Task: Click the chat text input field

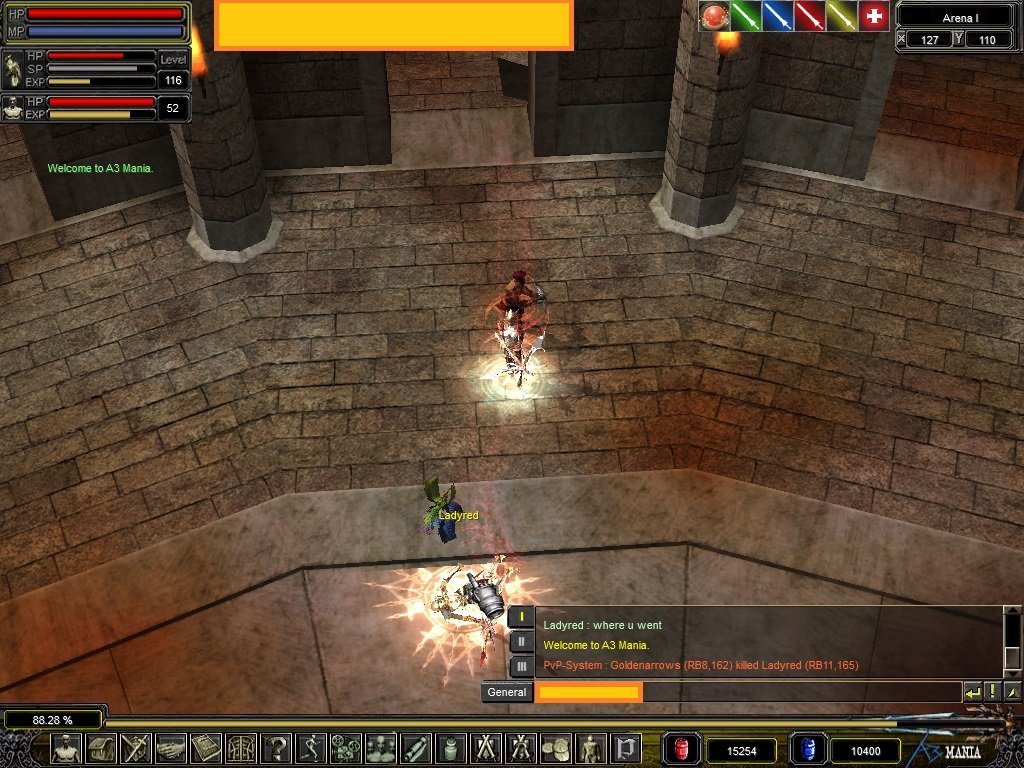Action: (750, 692)
